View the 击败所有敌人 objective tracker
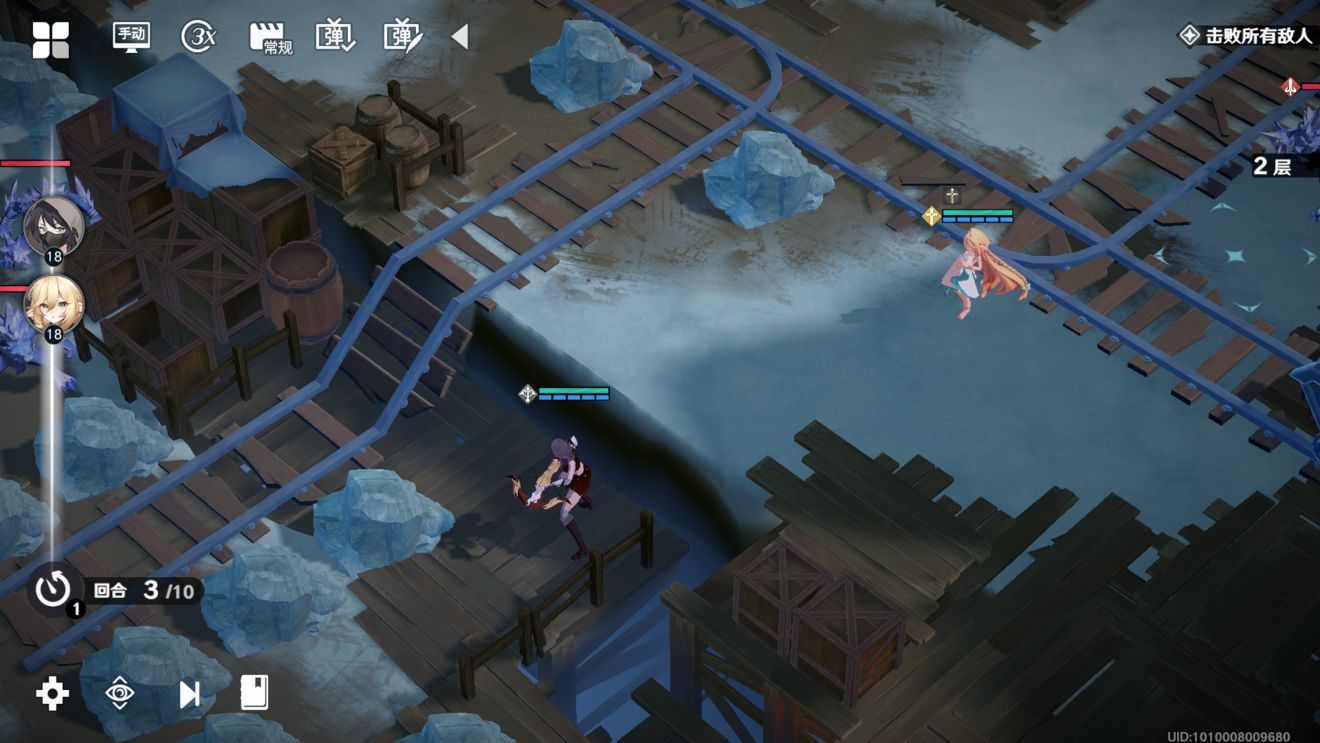Image resolution: width=1320 pixels, height=743 pixels. pyautogui.click(x=1247, y=36)
